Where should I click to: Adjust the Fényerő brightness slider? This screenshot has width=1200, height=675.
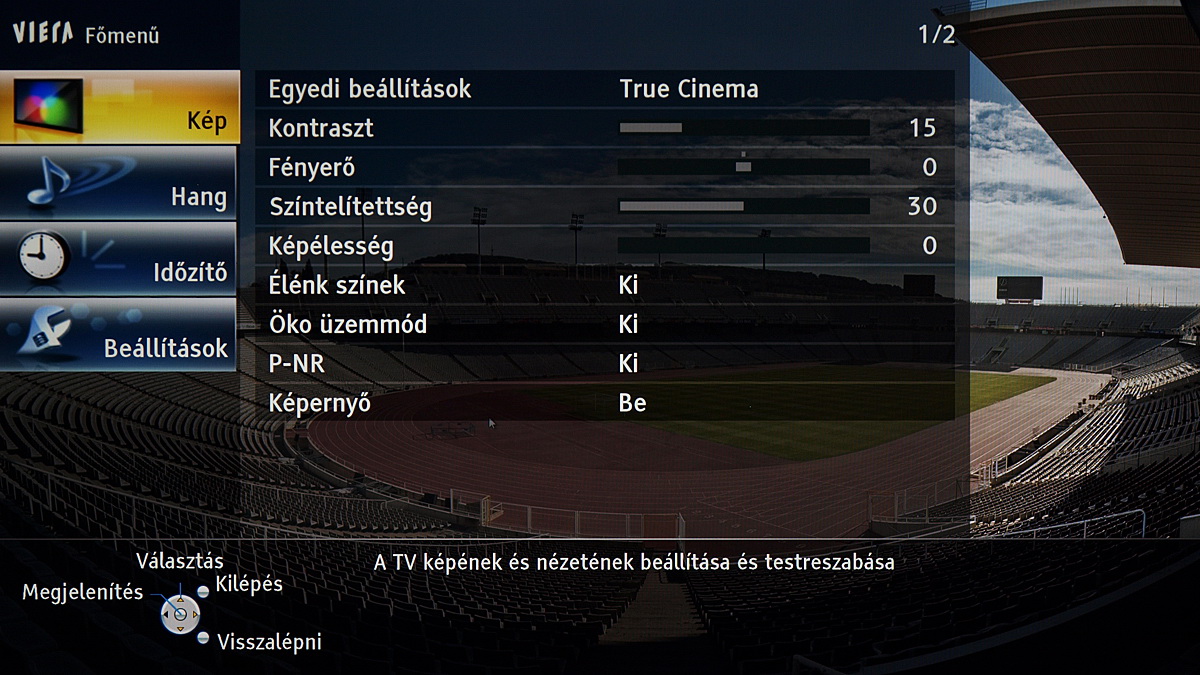[743, 167]
